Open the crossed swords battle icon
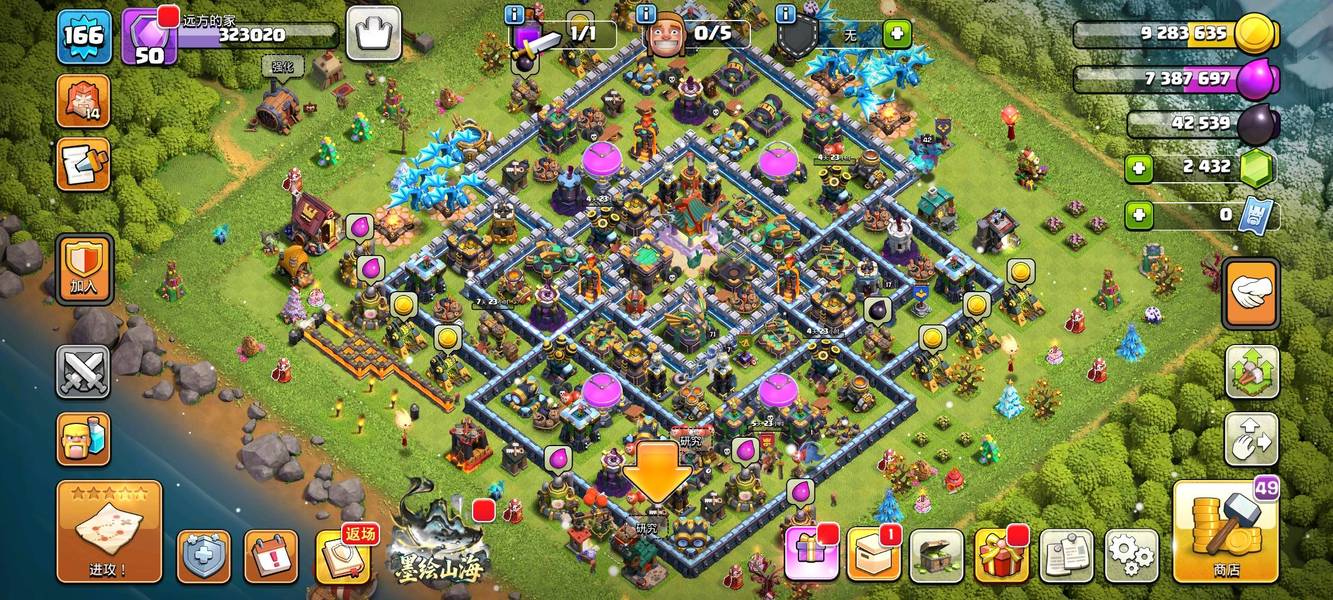The width and height of the screenshot is (1333, 600). [x=83, y=372]
